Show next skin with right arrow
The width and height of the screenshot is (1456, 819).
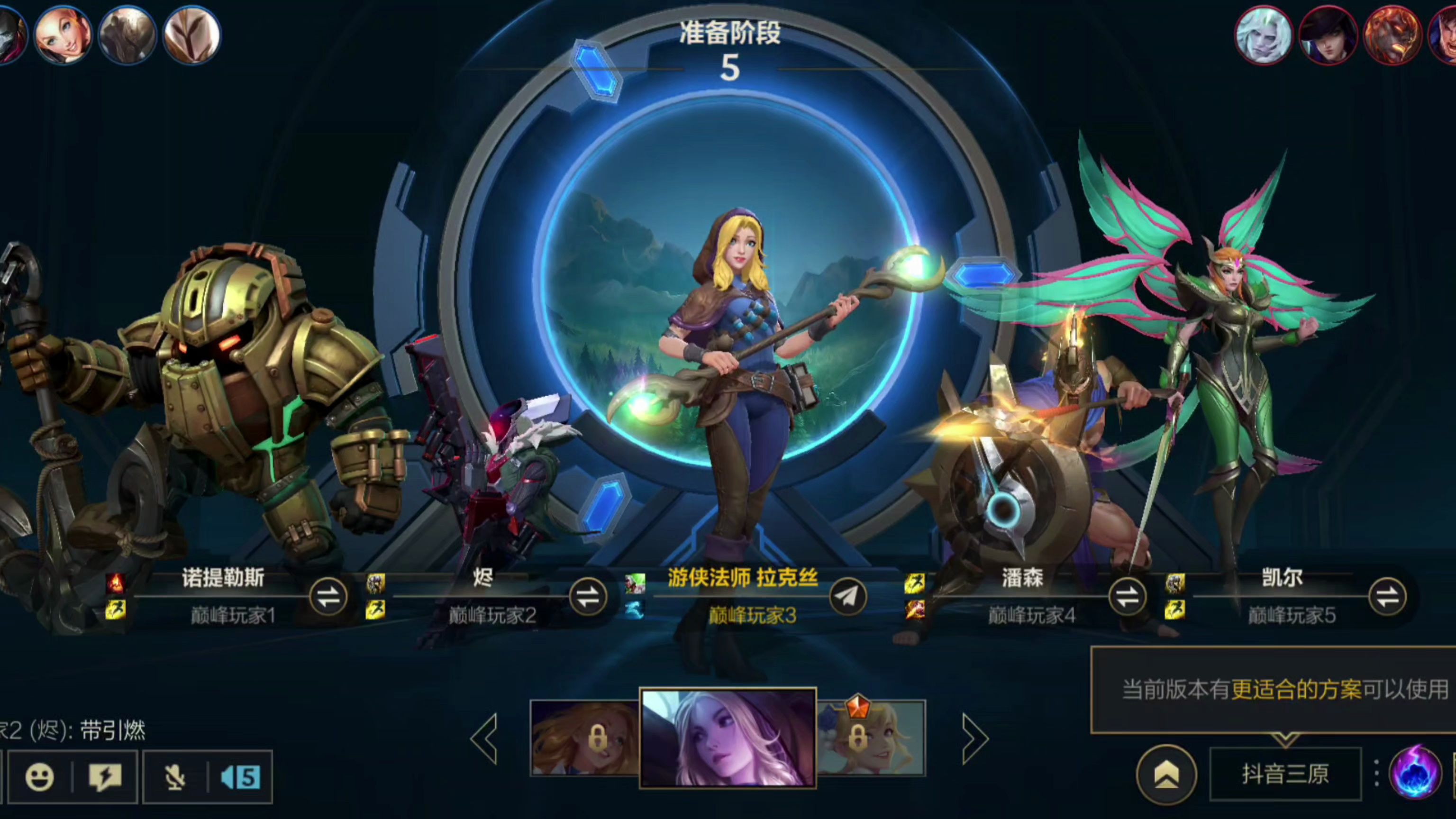(974, 738)
